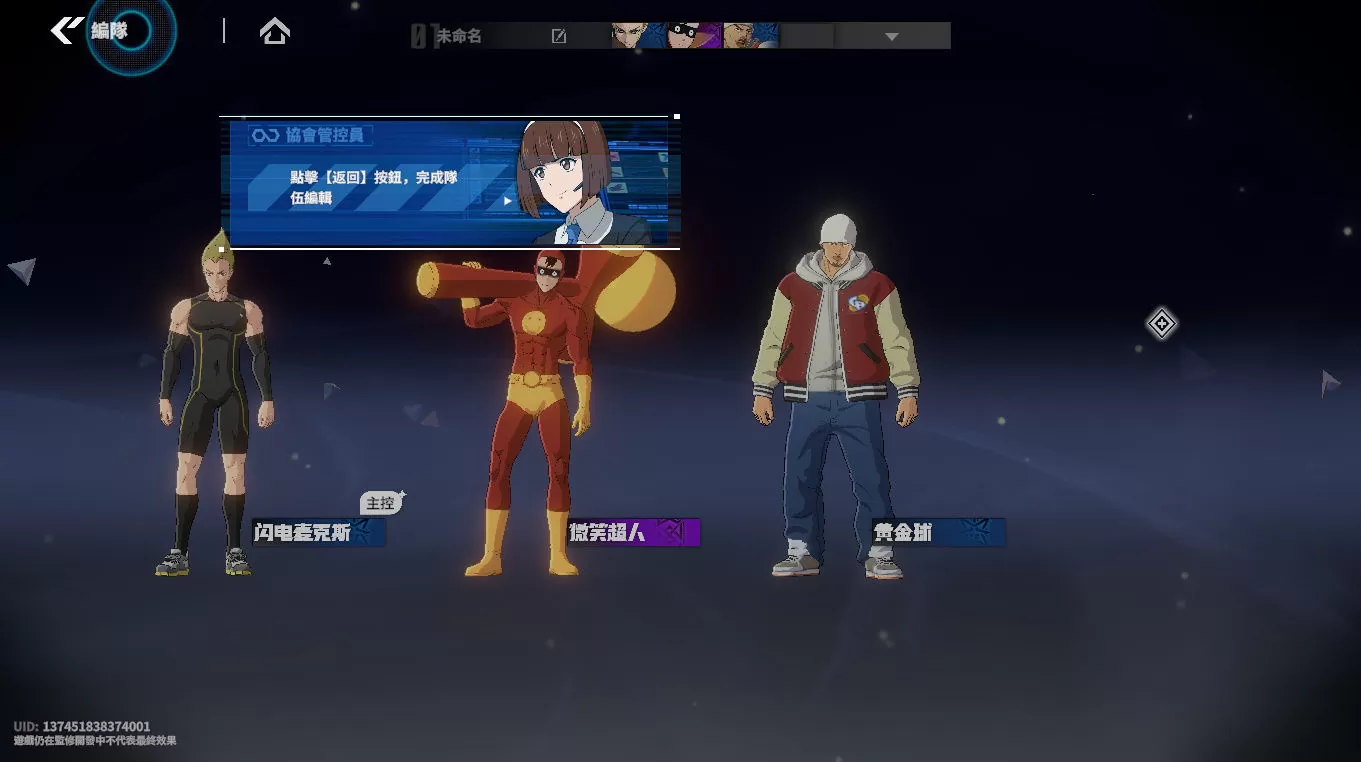This screenshot has height=762, width=1361.
Task: Choose the 微笑超人 name tag
Action: click(634, 533)
